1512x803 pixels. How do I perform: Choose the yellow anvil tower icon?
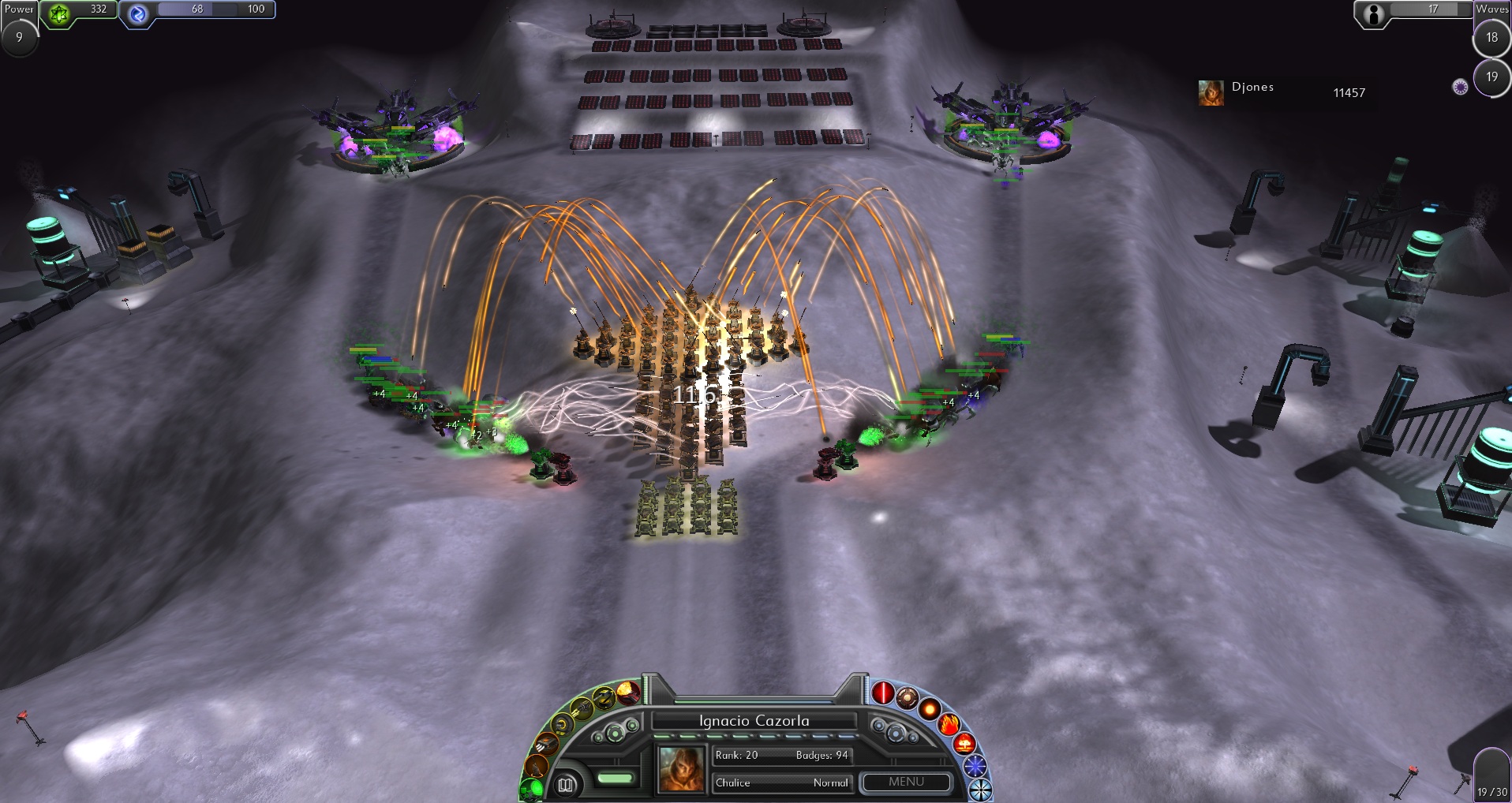[x=604, y=697]
